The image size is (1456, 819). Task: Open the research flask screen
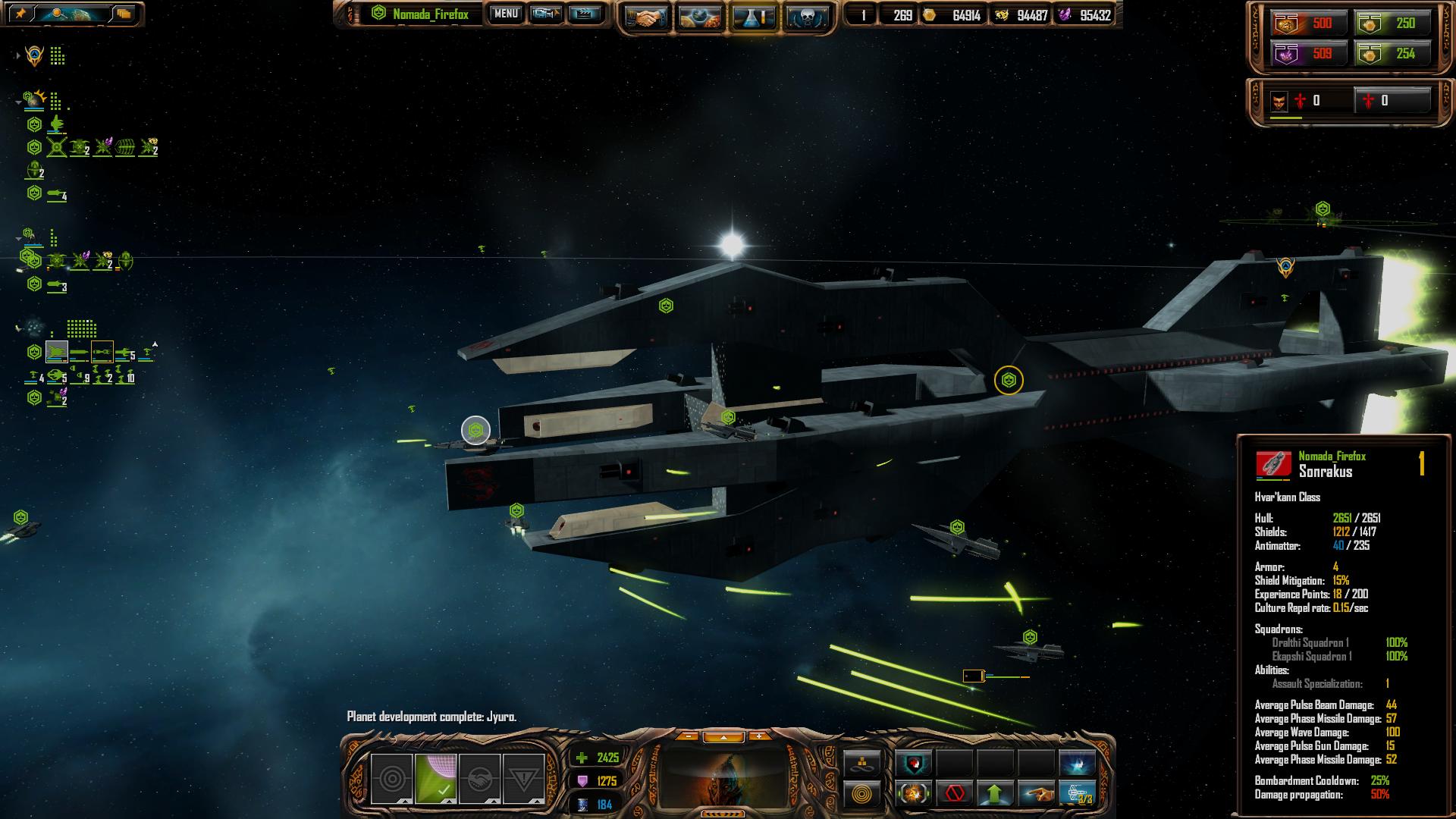tap(755, 17)
